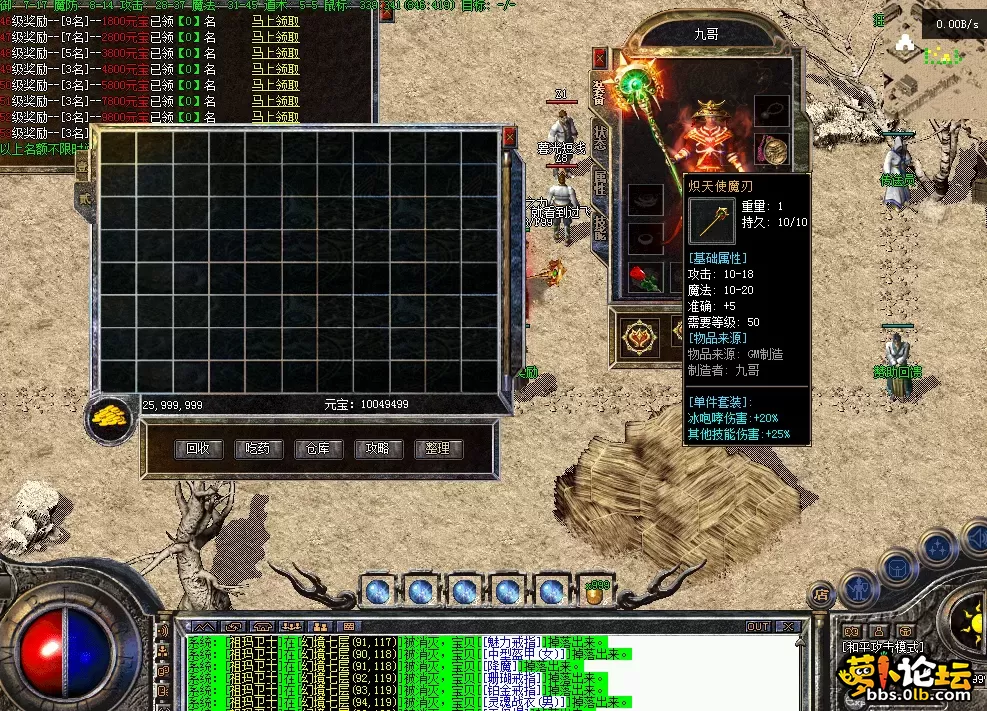Open the 攻略 guide
987x711 pixels.
(x=378, y=449)
